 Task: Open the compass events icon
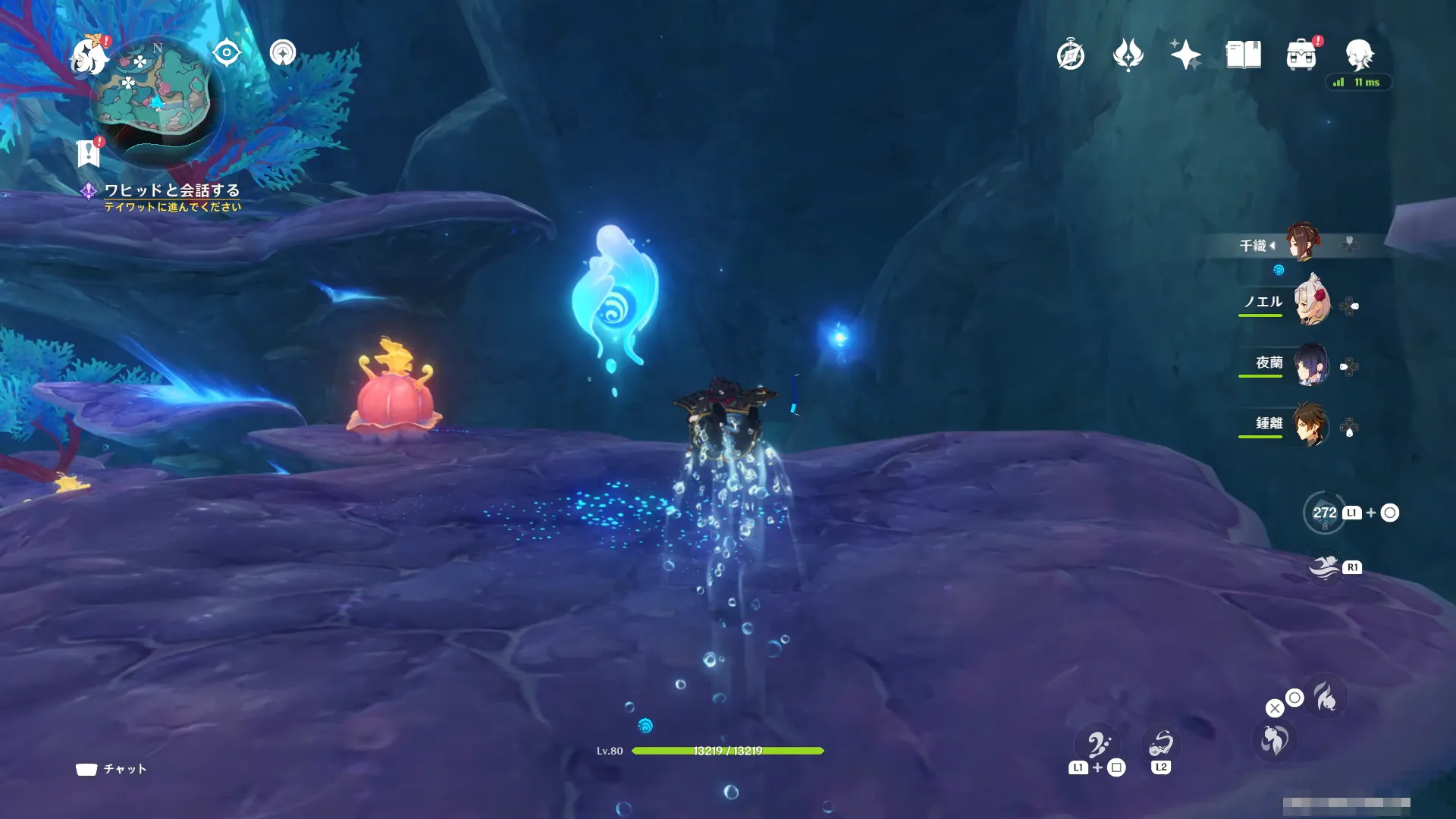point(1071,55)
